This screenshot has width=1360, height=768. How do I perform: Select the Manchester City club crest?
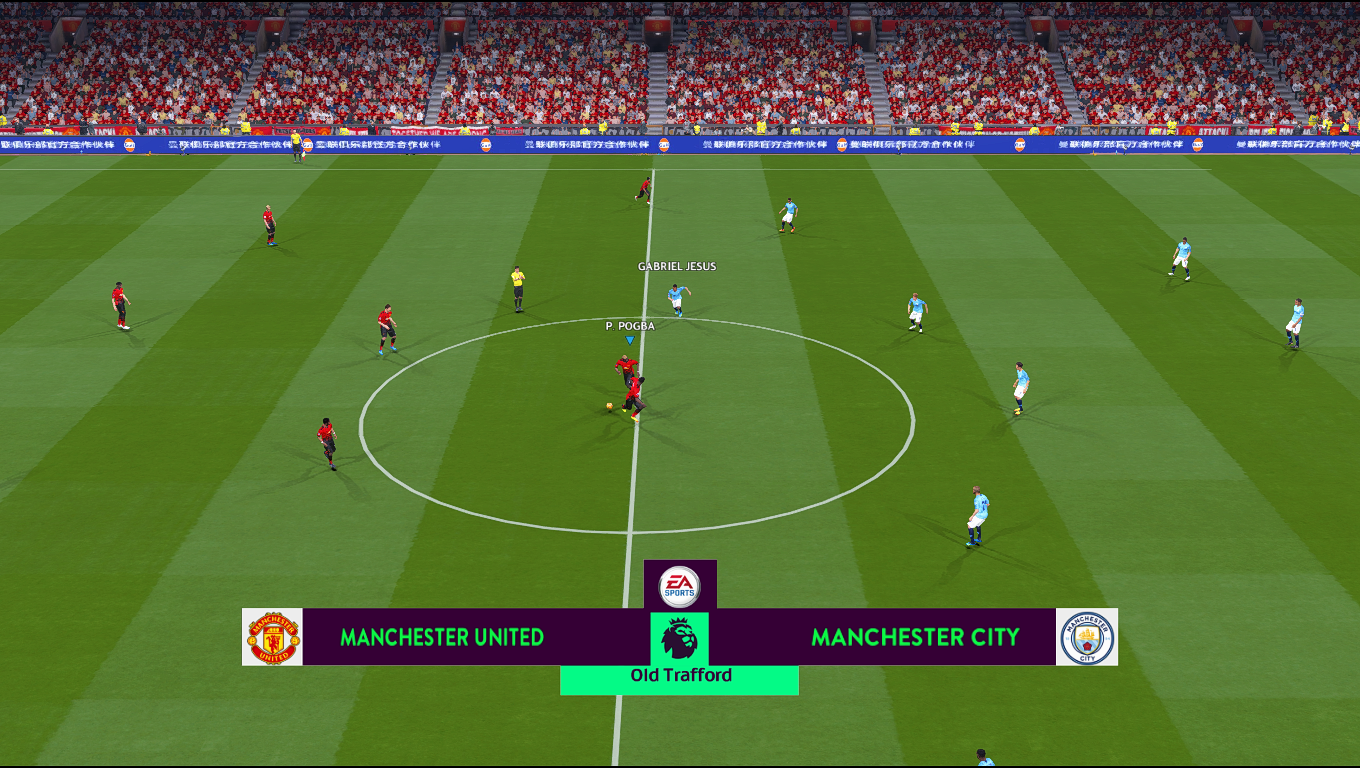click(x=1087, y=637)
